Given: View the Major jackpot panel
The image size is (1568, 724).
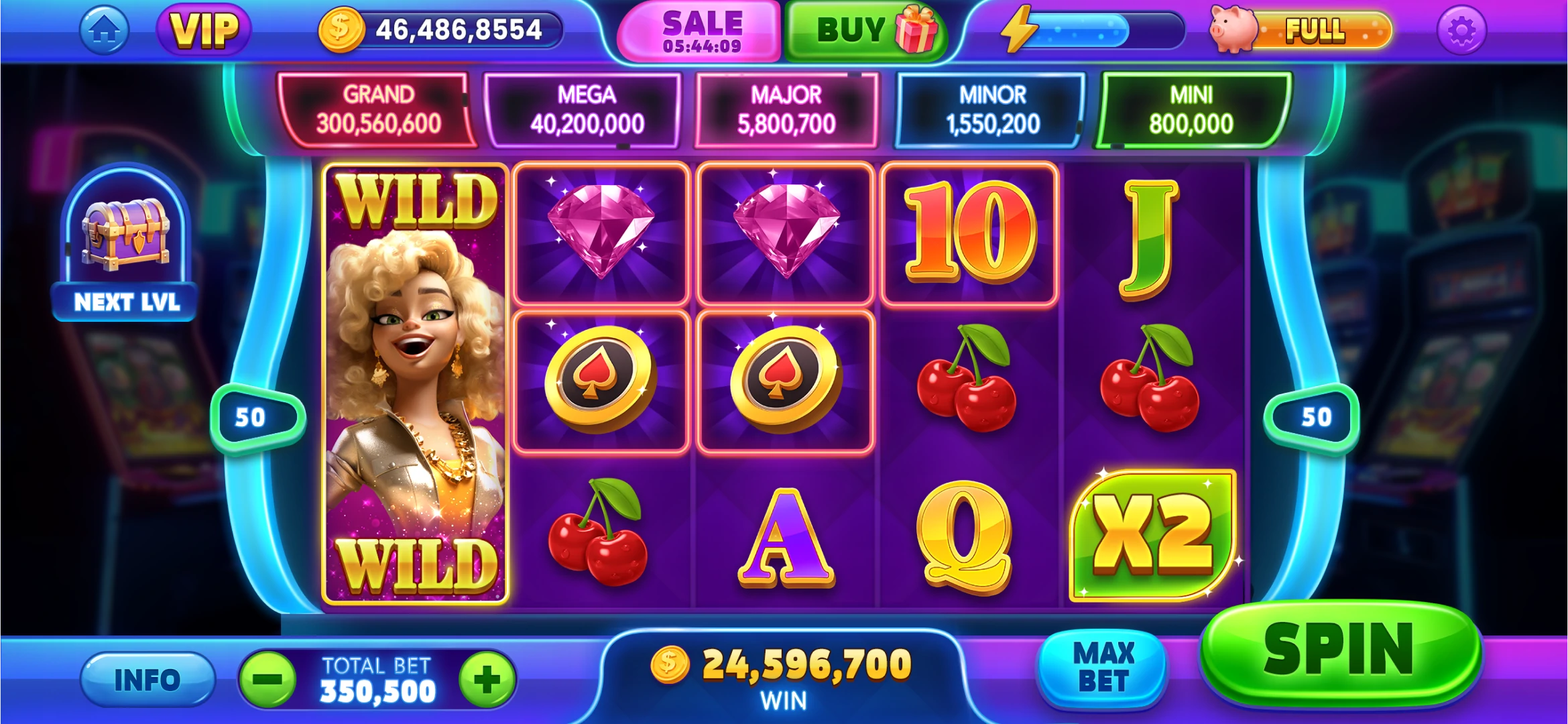Looking at the screenshot, I should (786, 110).
